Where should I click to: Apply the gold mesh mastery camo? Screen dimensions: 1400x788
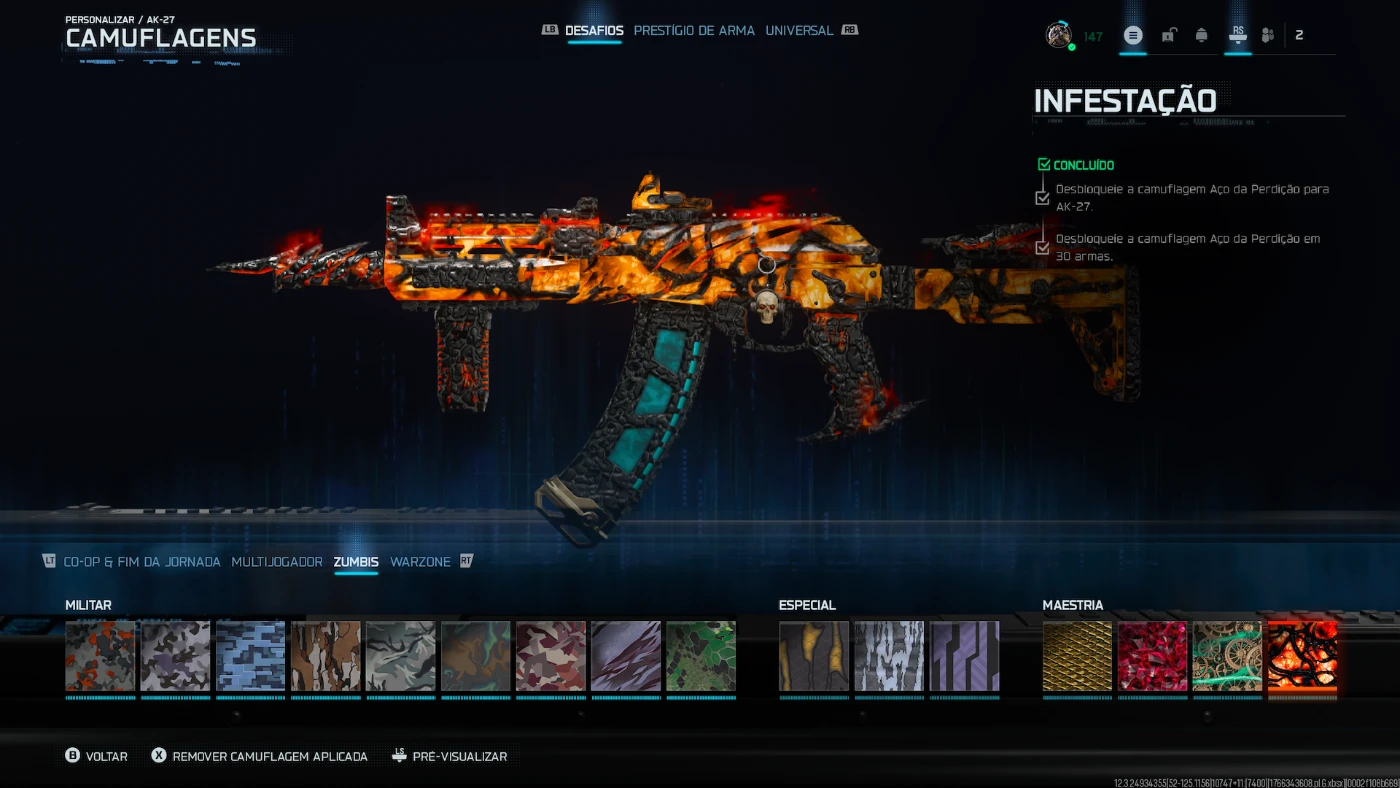(x=1077, y=656)
